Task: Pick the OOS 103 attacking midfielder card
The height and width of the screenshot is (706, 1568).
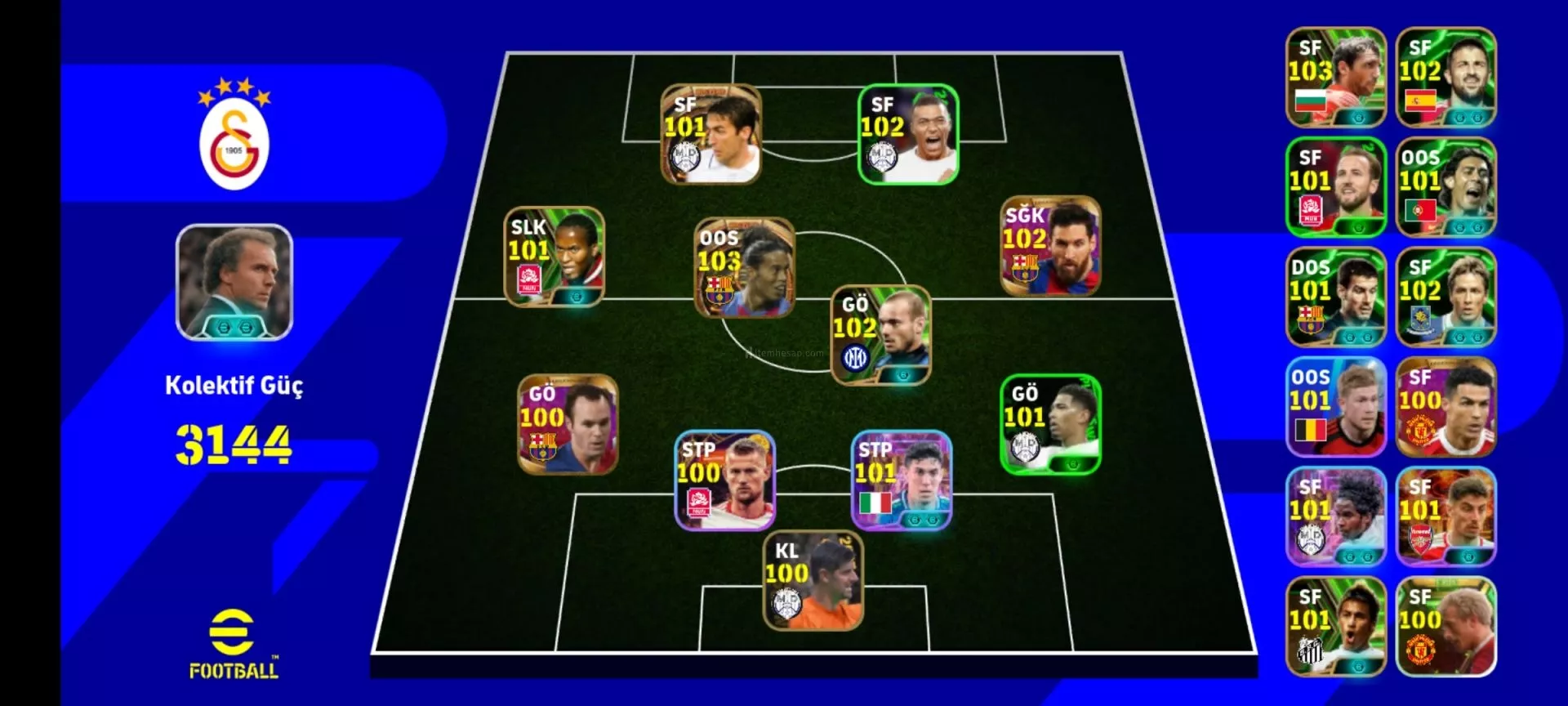Action: tap(744, 267)
